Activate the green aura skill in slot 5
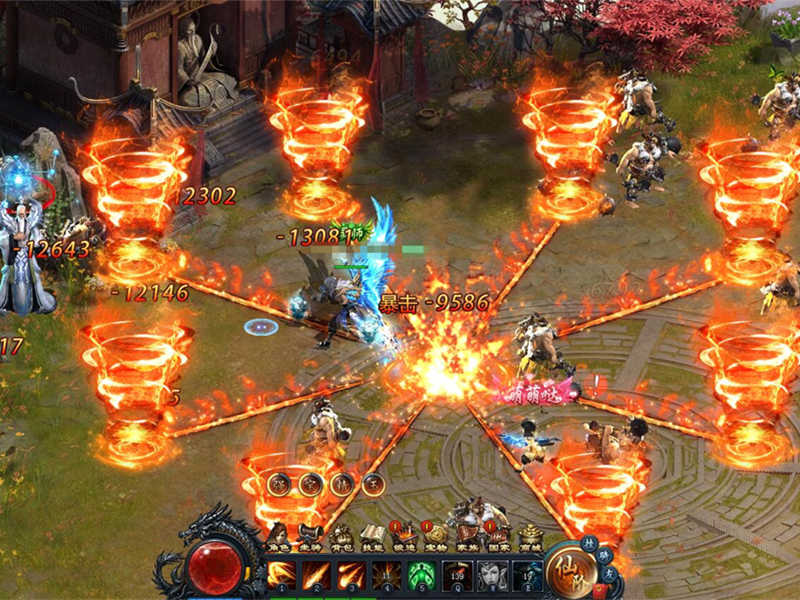The image size is (800, 600). [421, 575]
